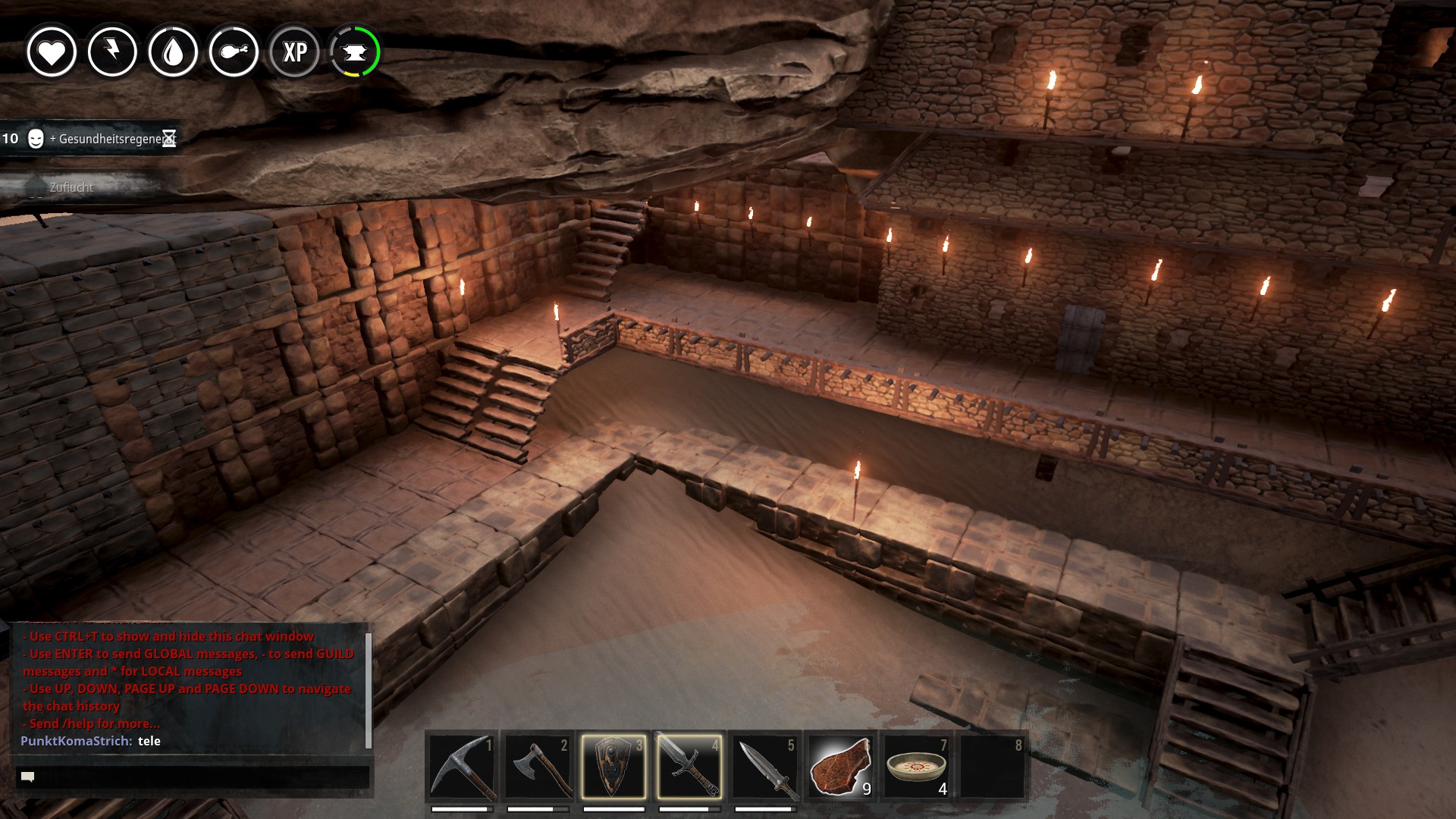Click the water drop thirst icon

pos(173,52)
